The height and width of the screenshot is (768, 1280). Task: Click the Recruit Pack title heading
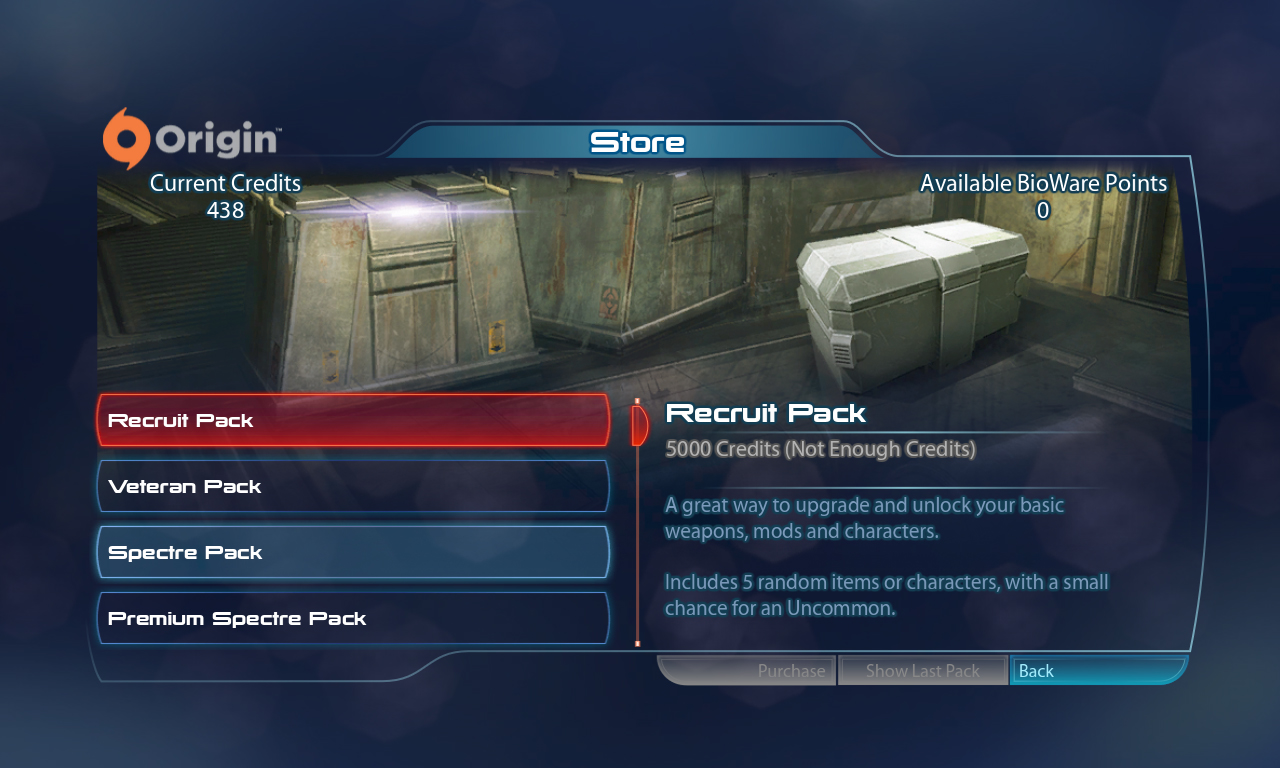pos(766,412)
